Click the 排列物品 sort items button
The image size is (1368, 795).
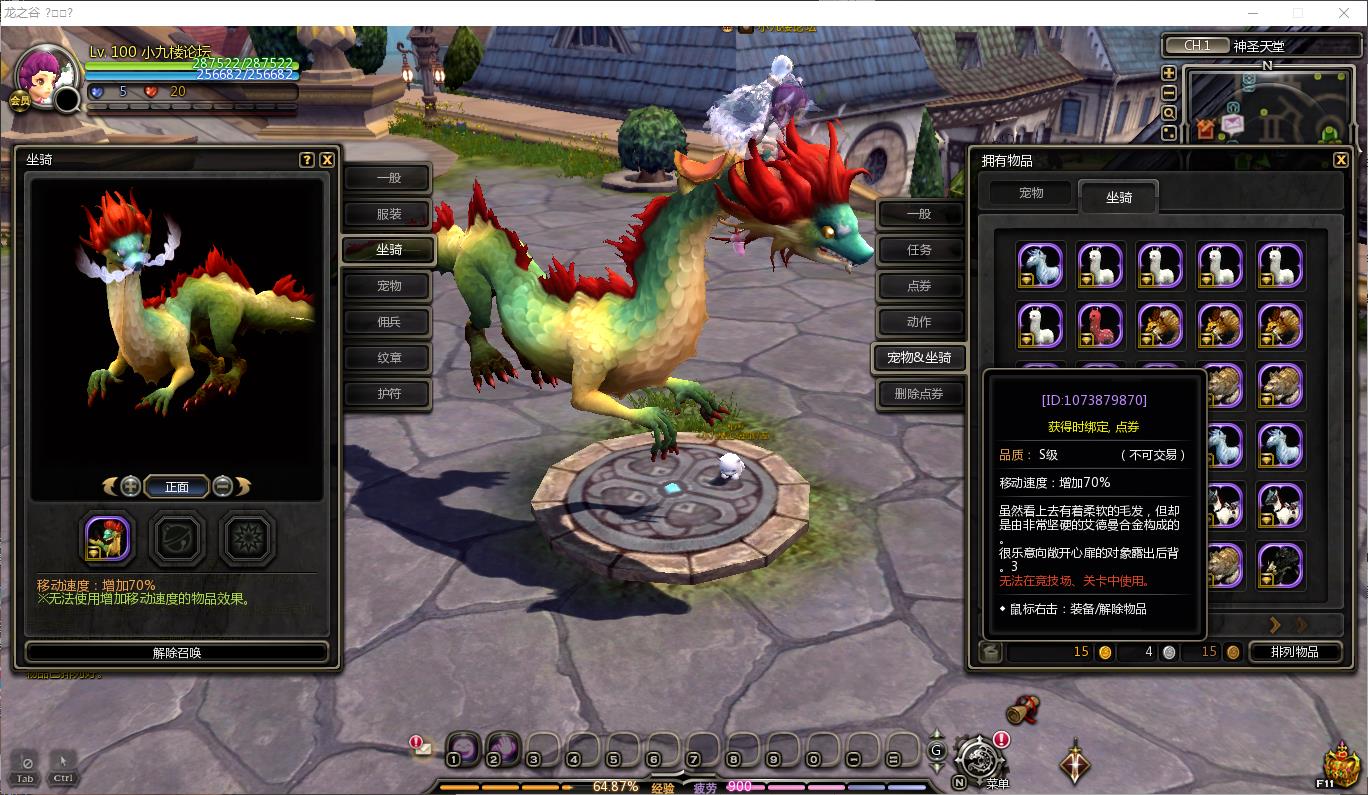(1294, 652)
